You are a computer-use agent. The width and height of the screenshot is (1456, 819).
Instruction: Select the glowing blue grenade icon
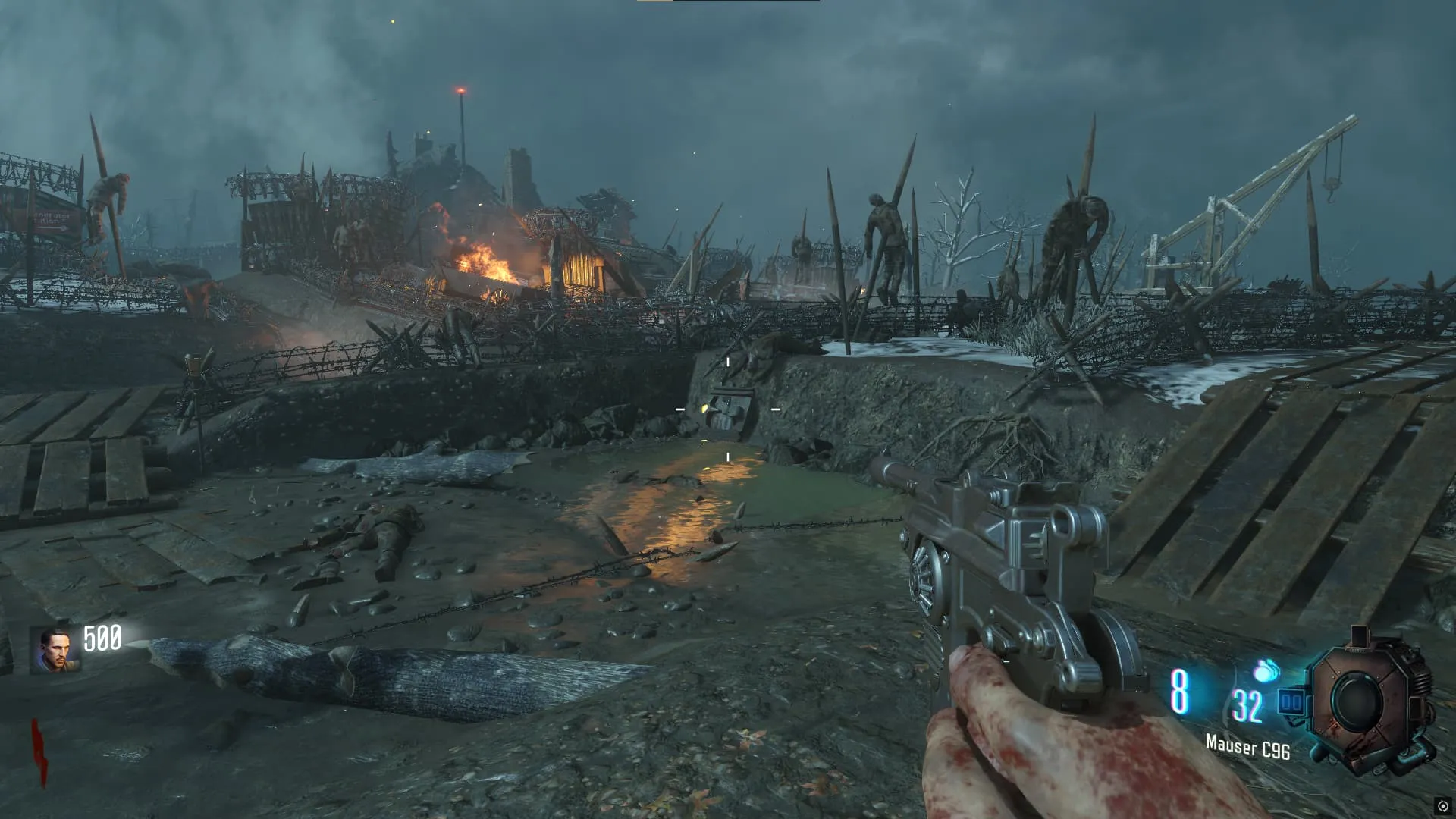pos(1266,670)
